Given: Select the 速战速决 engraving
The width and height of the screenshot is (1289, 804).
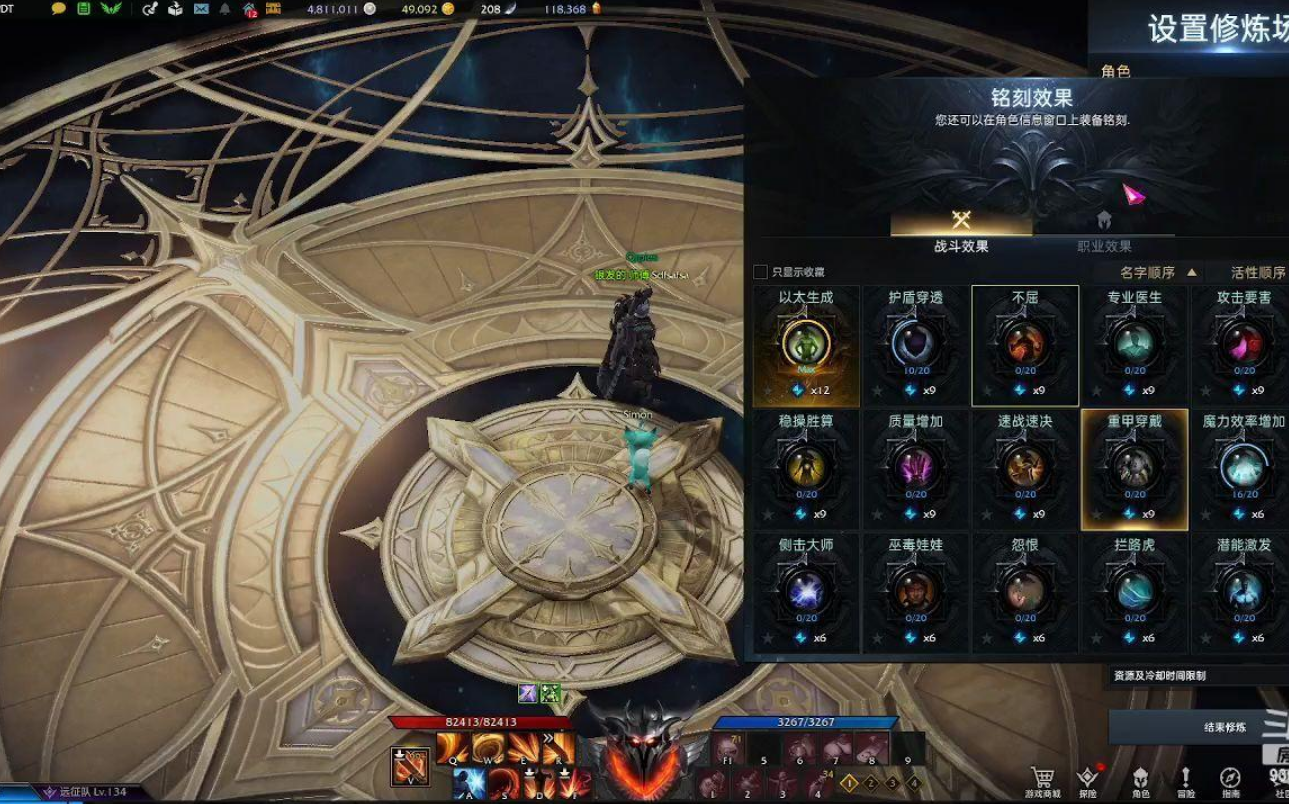Looking at the screenshot, I should pos(1025,469).
